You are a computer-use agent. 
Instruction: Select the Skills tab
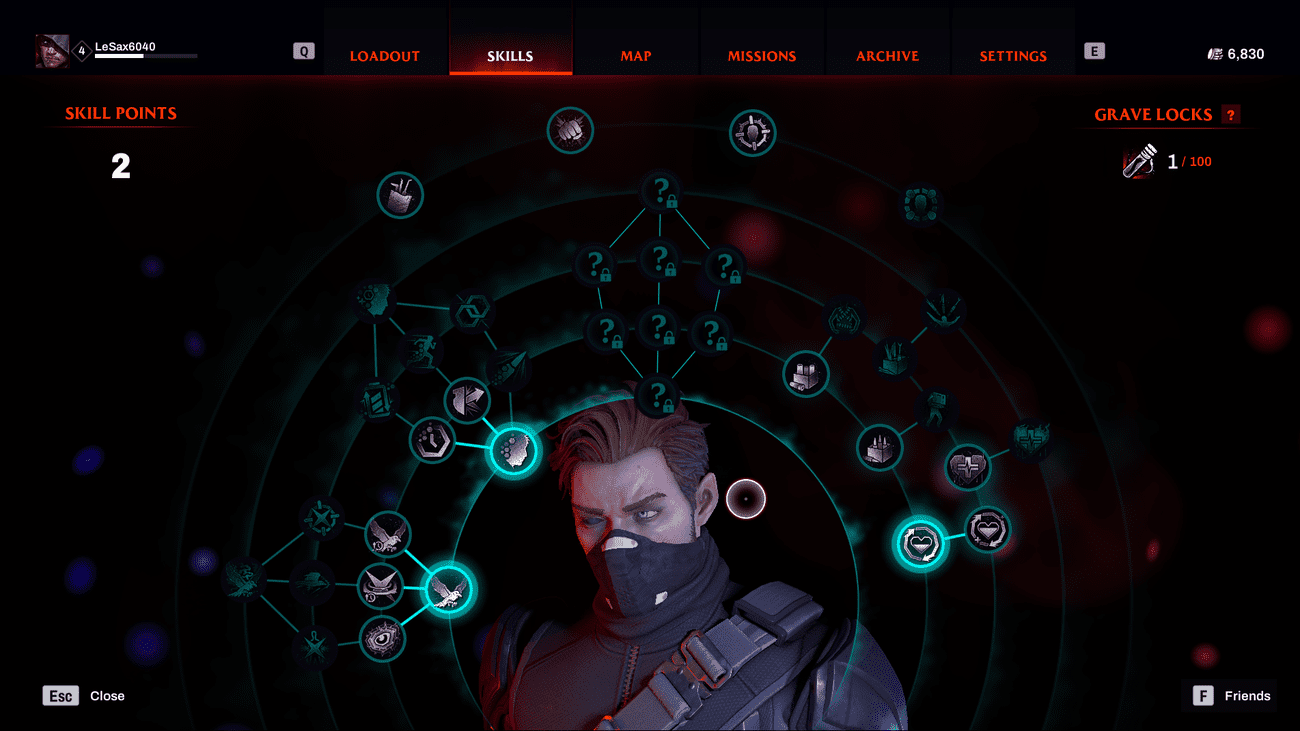pos(510,56)
